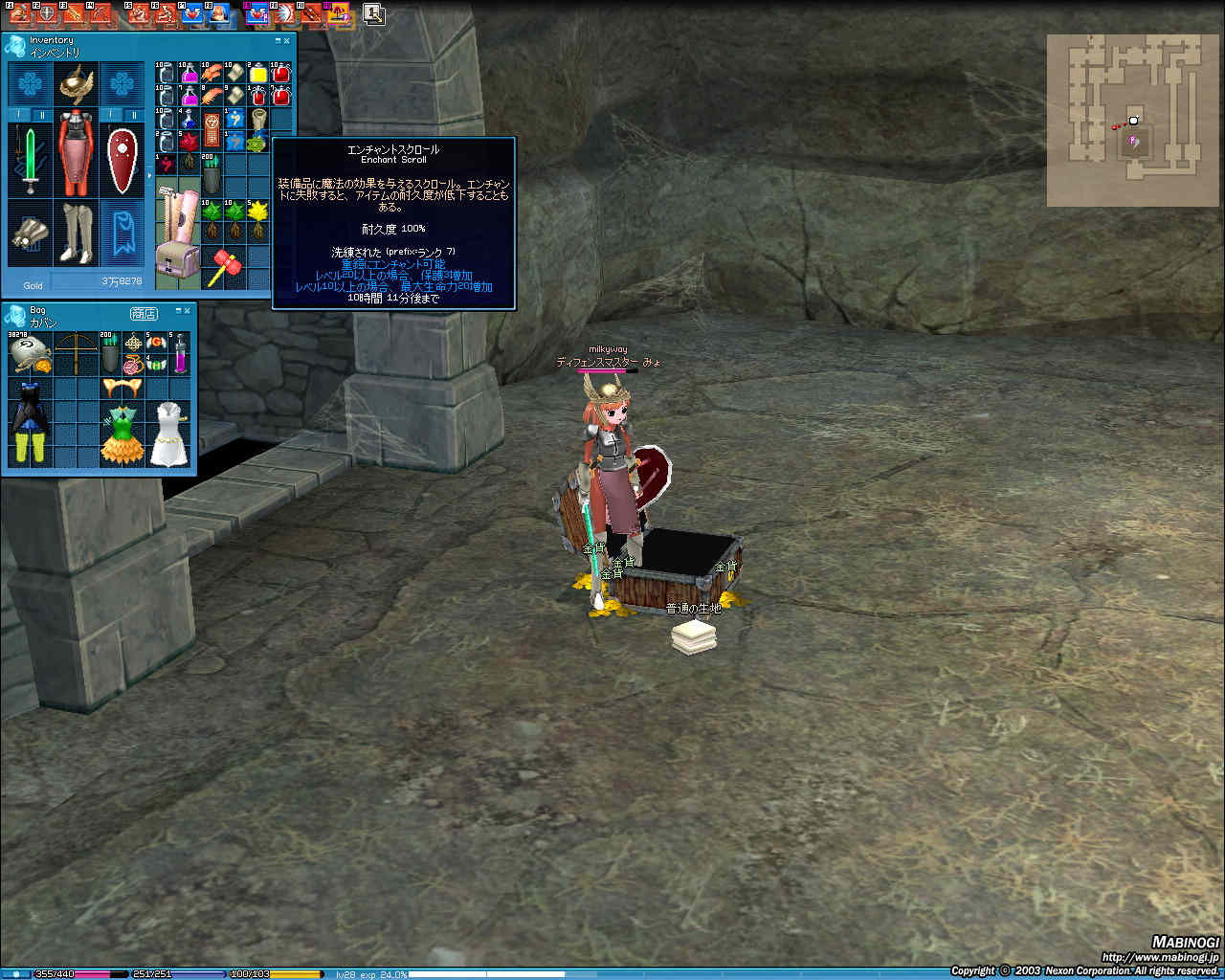1225x980 pixels.
Task: Pick the cat ears headband in Bag
Action: click(x=122, y=387)
